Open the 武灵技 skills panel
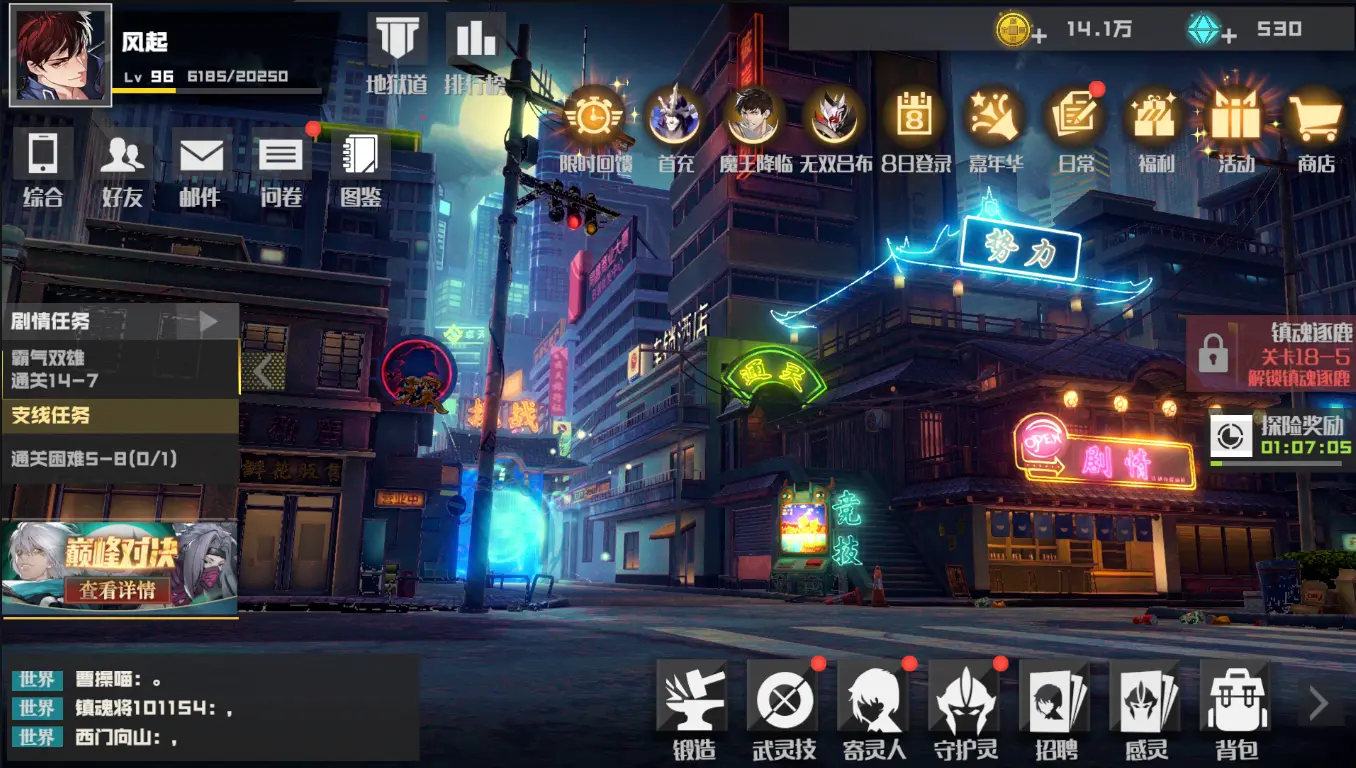Image resolution: width=1356 pixels, height=768 pixels. click(x=784, y=705)
